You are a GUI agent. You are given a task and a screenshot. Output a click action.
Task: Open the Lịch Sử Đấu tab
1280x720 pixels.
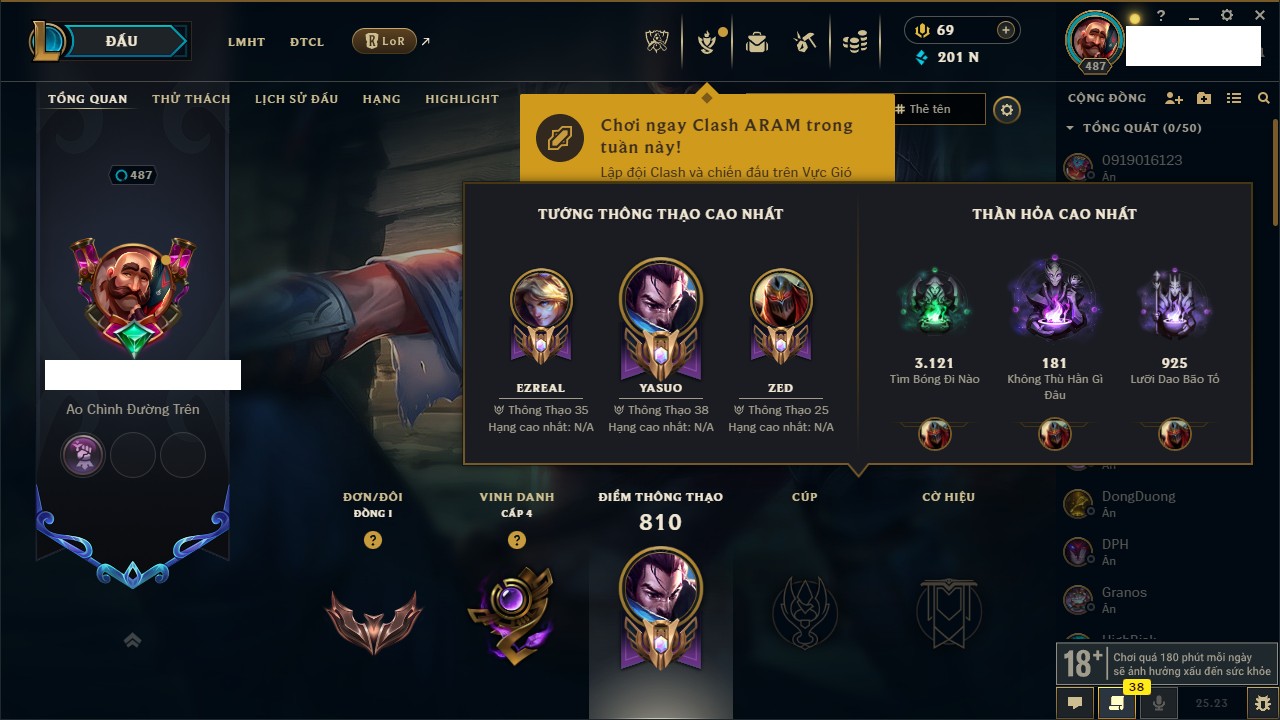point(296,99)
